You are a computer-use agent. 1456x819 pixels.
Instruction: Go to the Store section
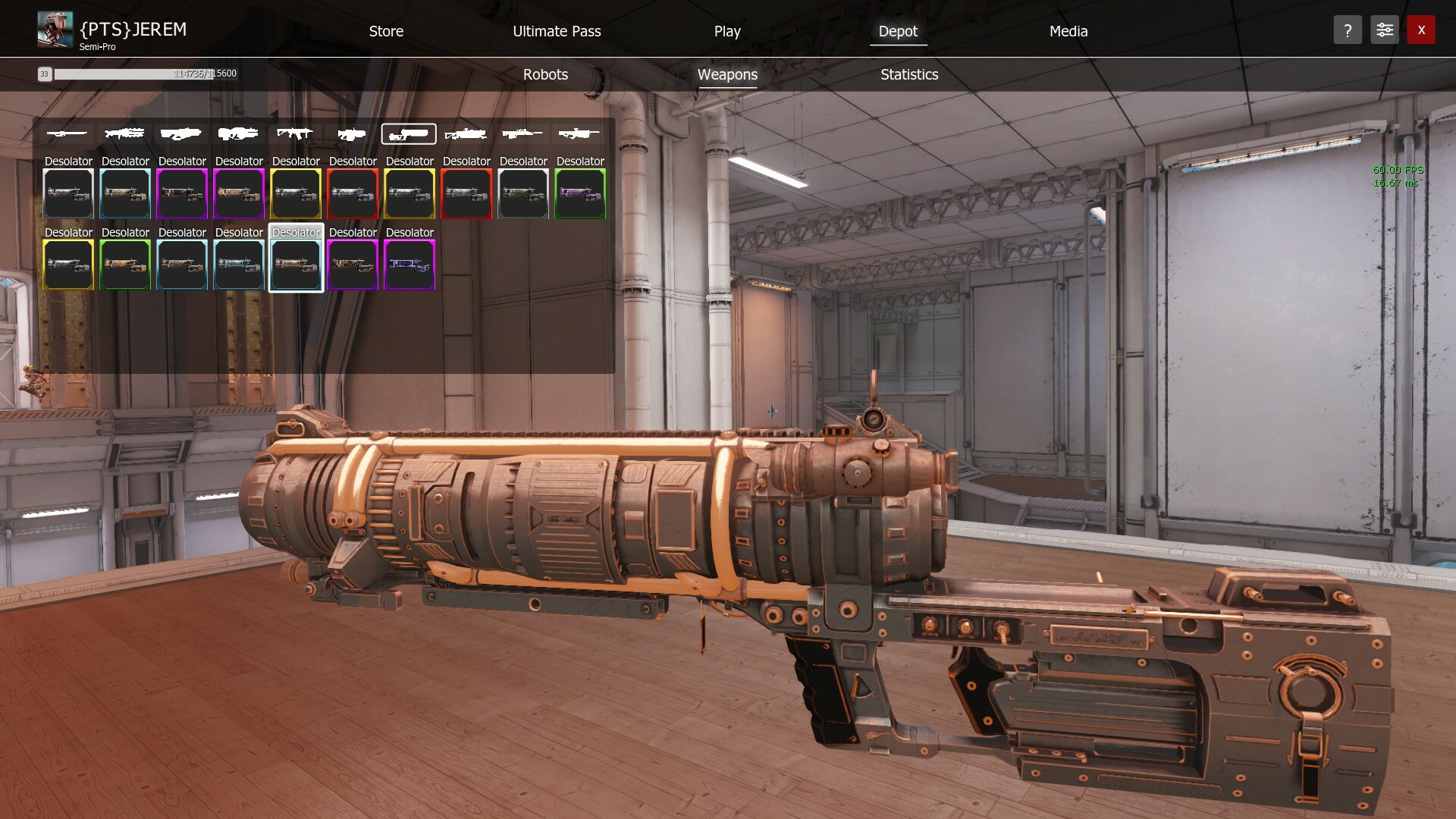pyautogui.click(x=386, y=31)
